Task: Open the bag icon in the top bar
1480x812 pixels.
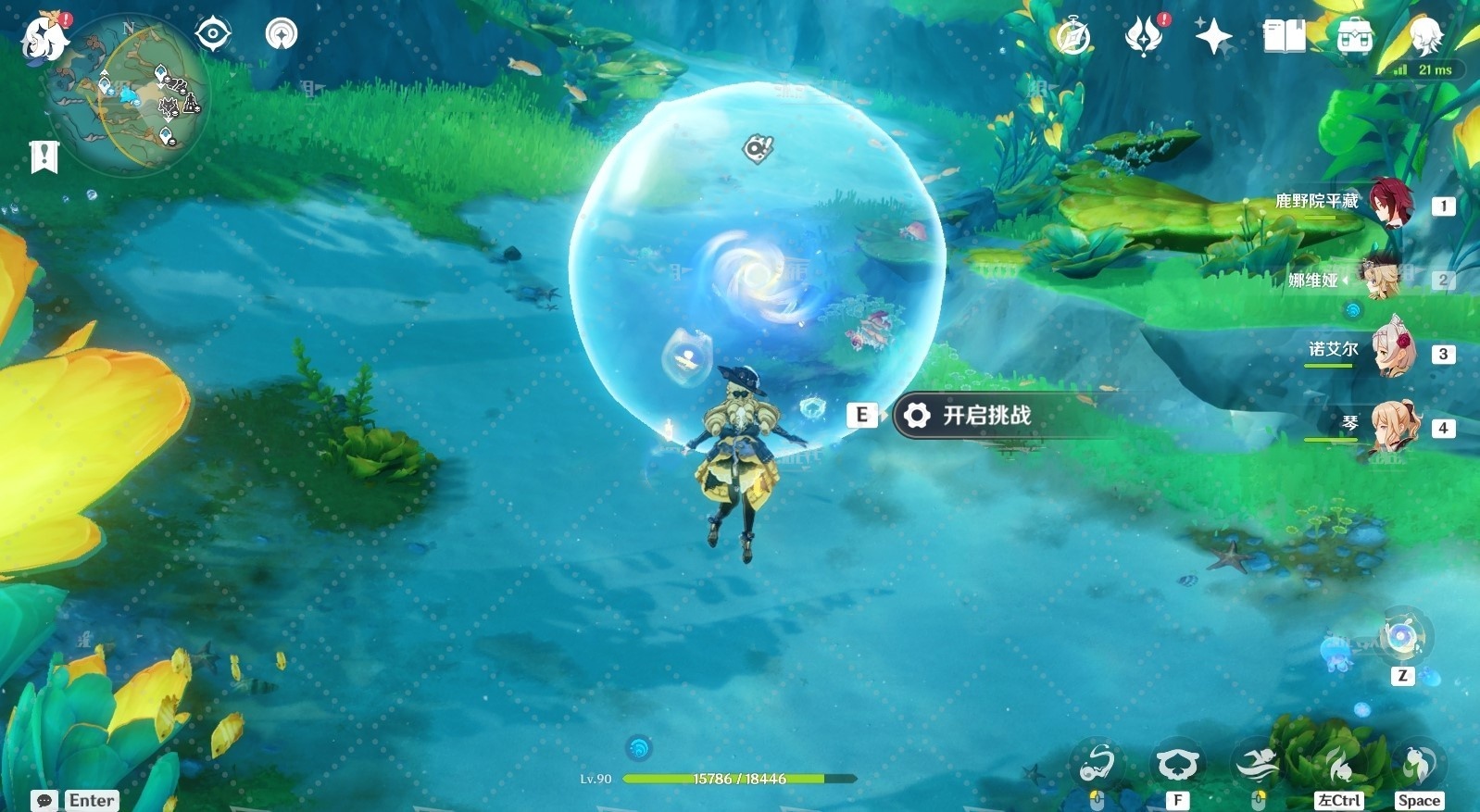Action: pos(1354,37)
